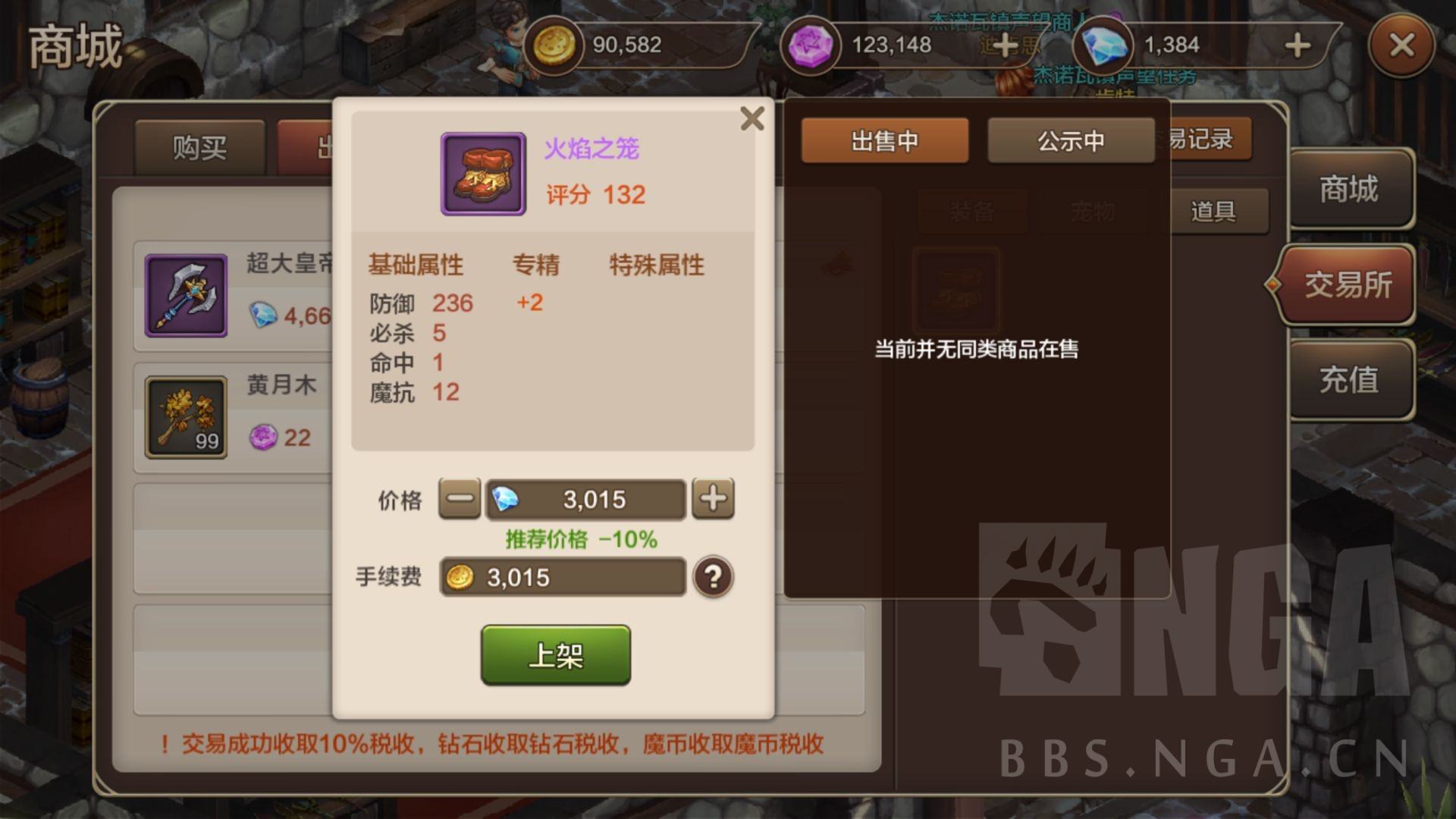Decrease the price with the minus stepper
The width and height of the screenshot is (1456, 819).
(458, 499)
